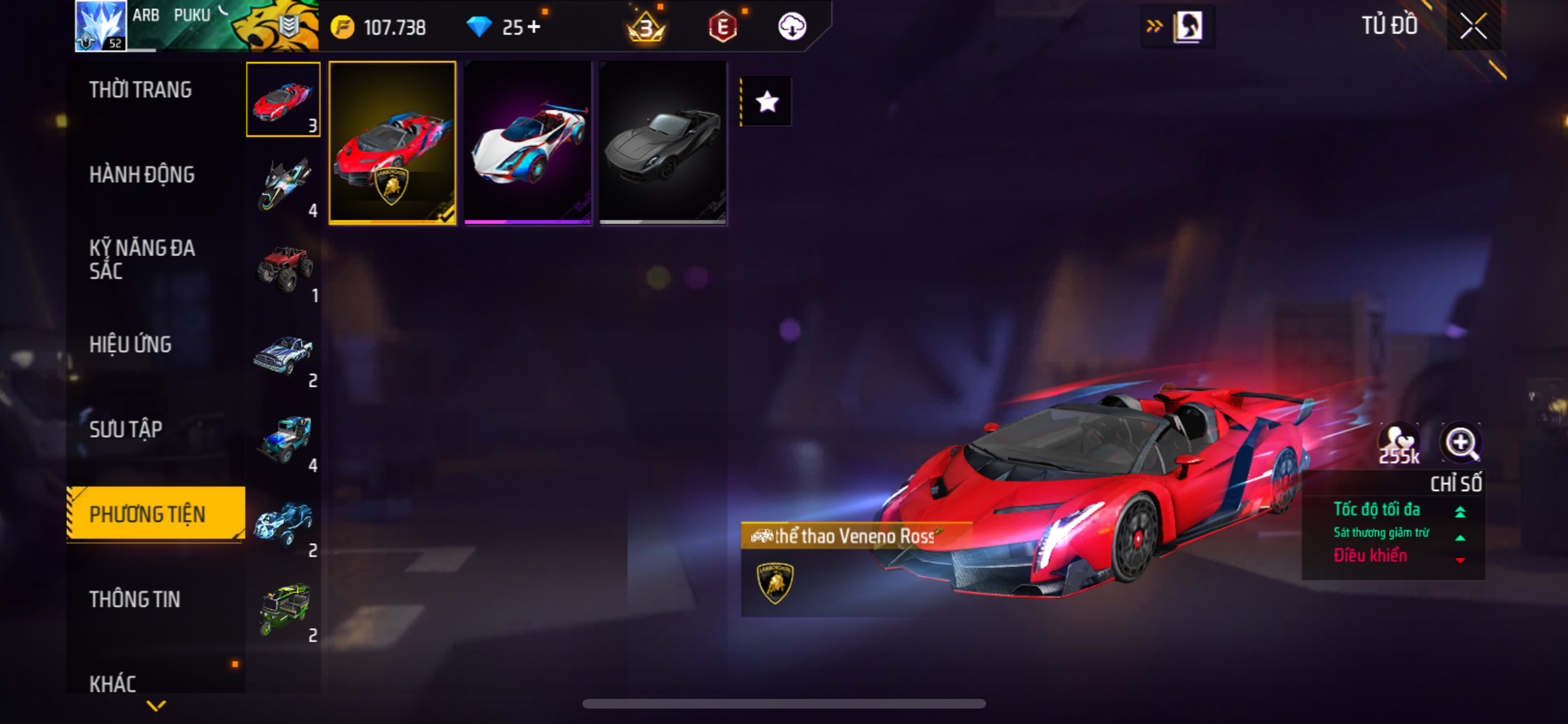Choose the red Lamborghini Veneno skin card

pyautogui.click(x=392, y=143)
